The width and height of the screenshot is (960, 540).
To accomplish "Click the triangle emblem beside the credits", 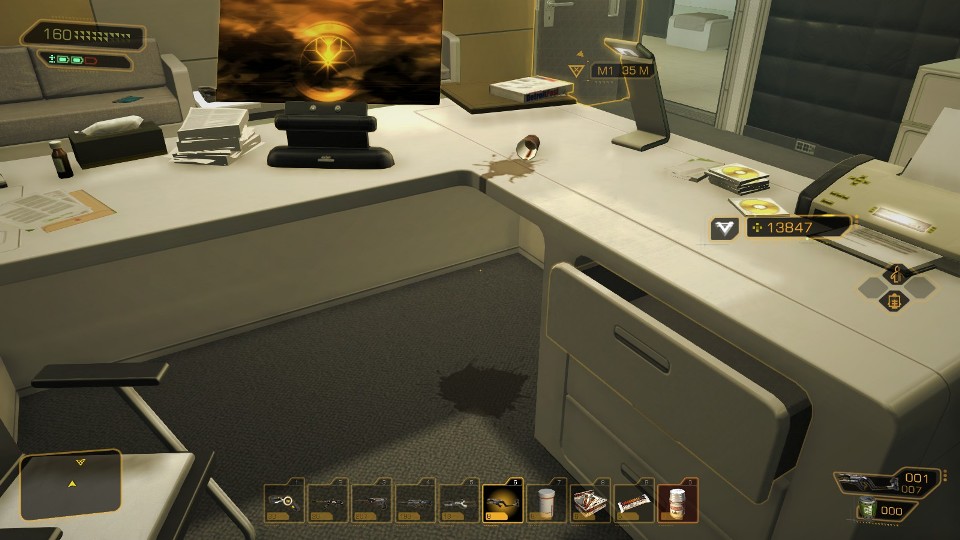I will click(724, 228).
